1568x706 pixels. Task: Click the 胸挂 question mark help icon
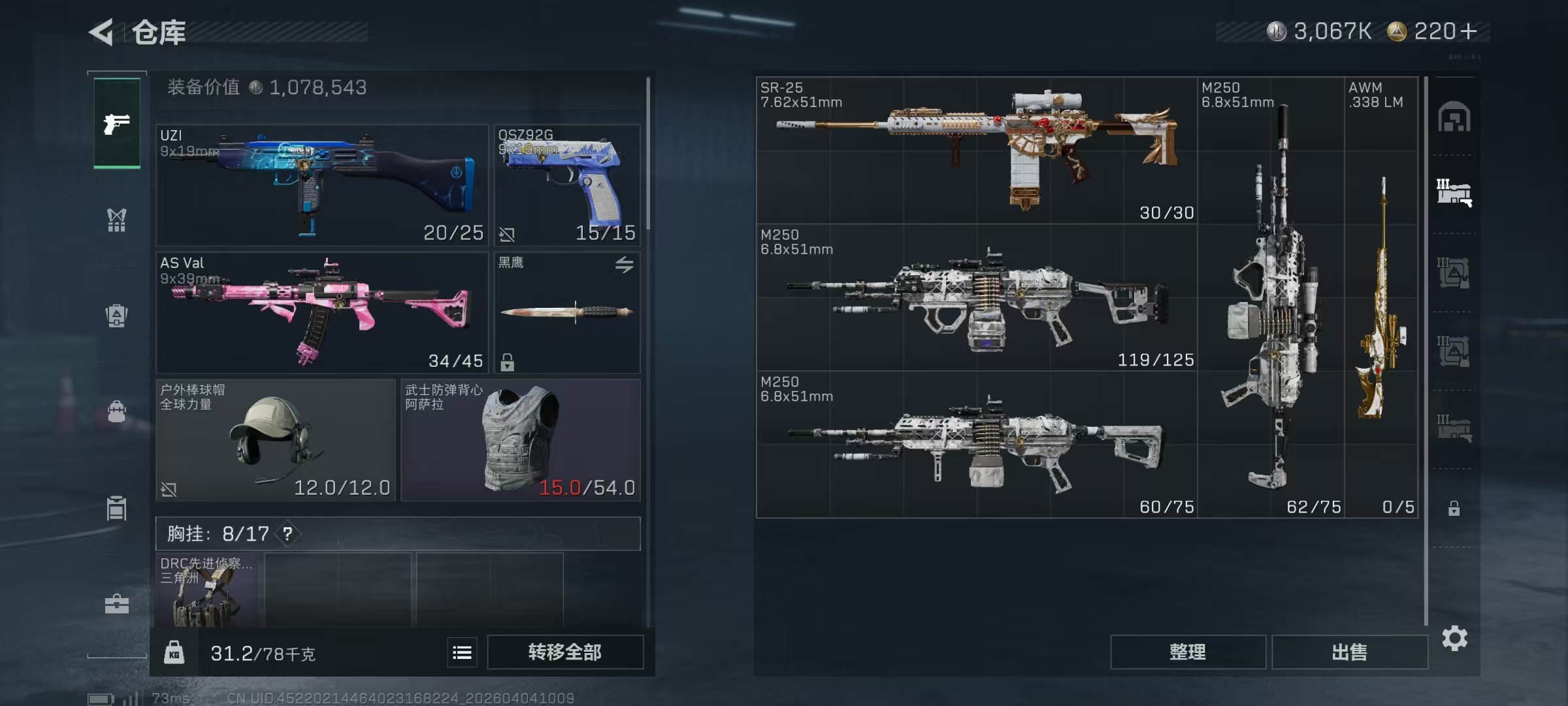coord(287,534)
